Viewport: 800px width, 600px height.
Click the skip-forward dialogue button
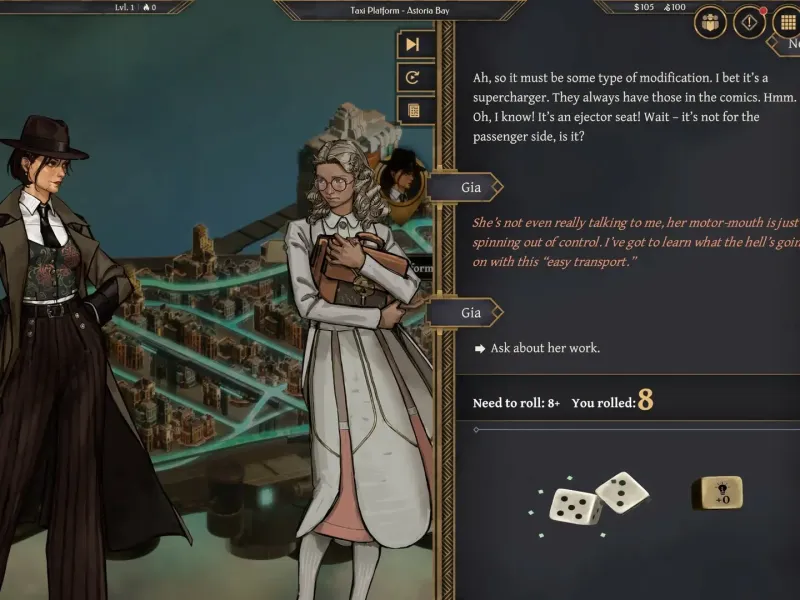click(x=413, y=44)
